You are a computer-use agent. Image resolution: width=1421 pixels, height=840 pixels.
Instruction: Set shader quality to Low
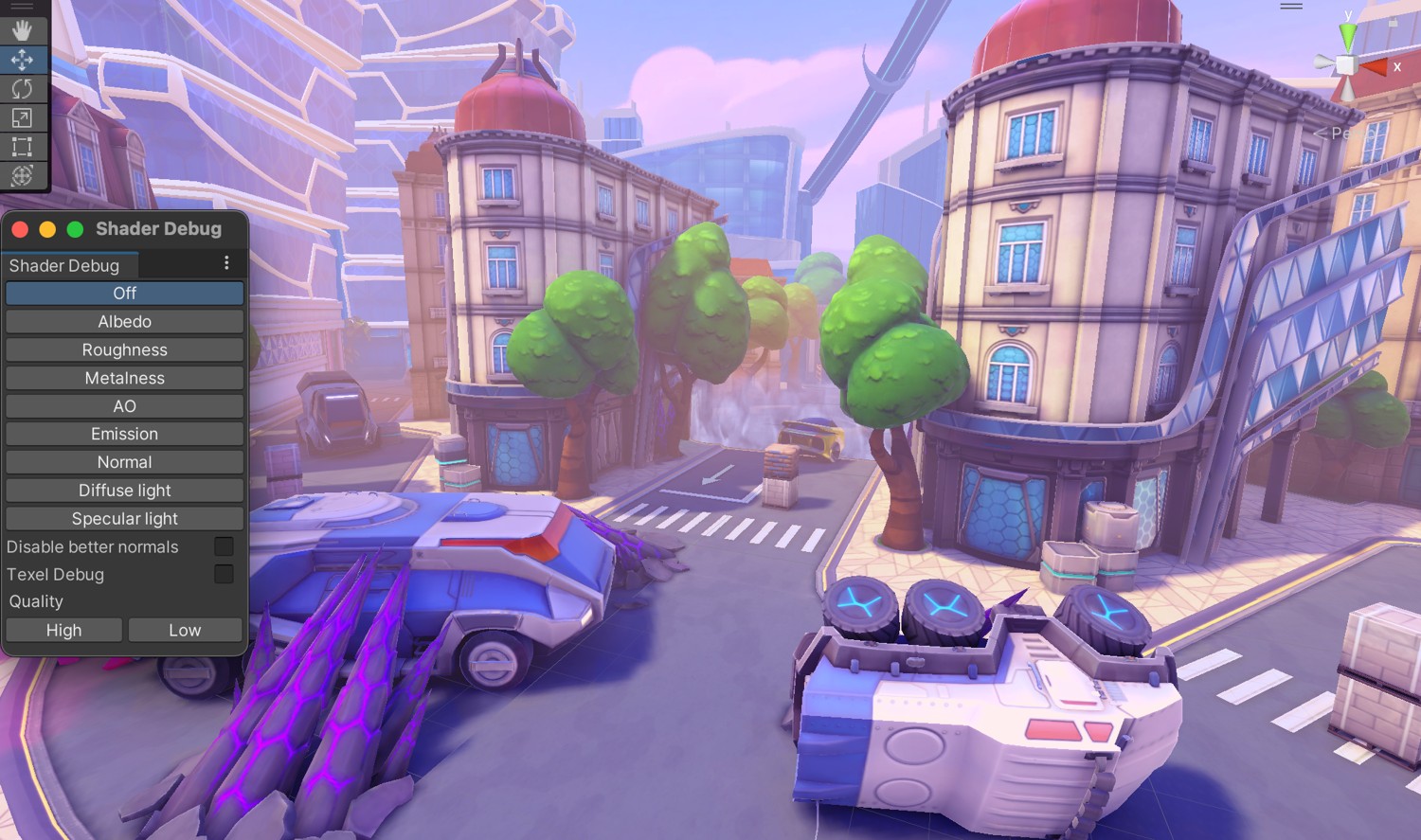pos(185,631)
